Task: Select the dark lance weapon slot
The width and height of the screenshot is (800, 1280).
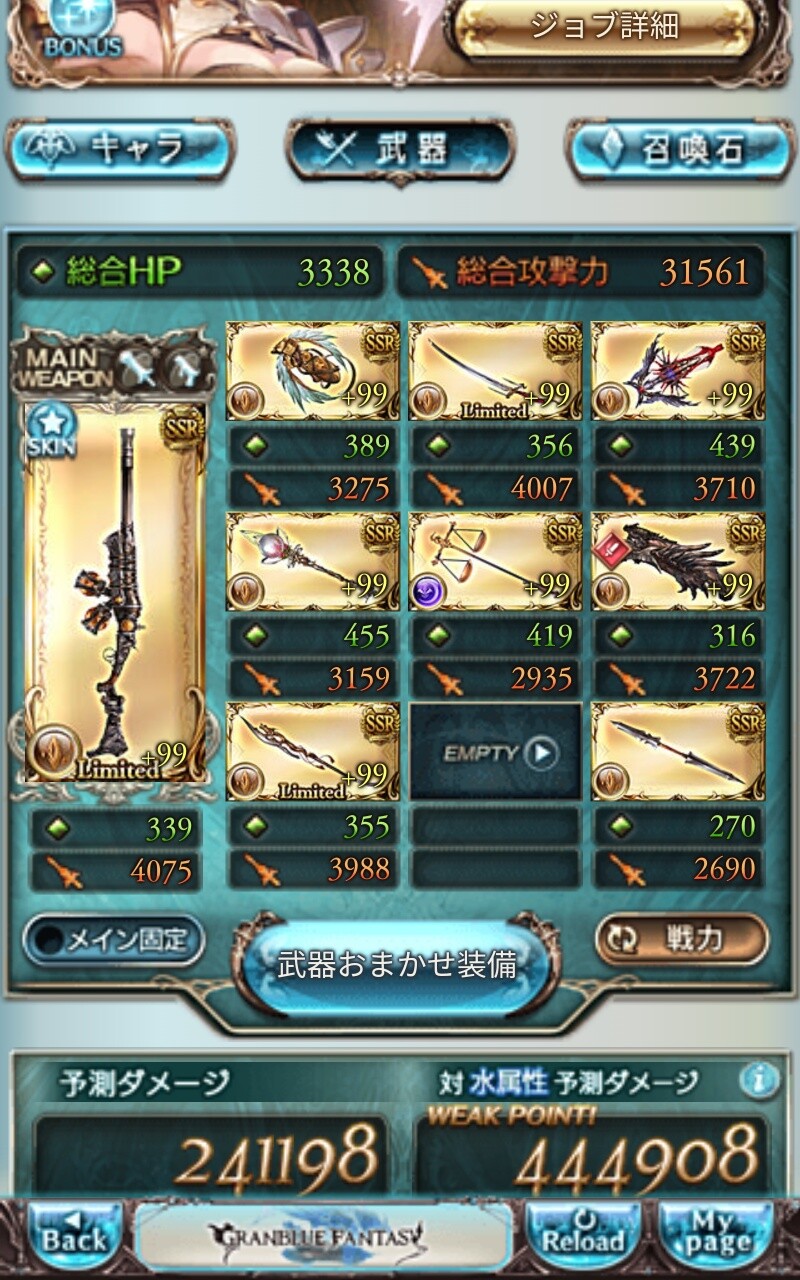Action: point(678,751)
